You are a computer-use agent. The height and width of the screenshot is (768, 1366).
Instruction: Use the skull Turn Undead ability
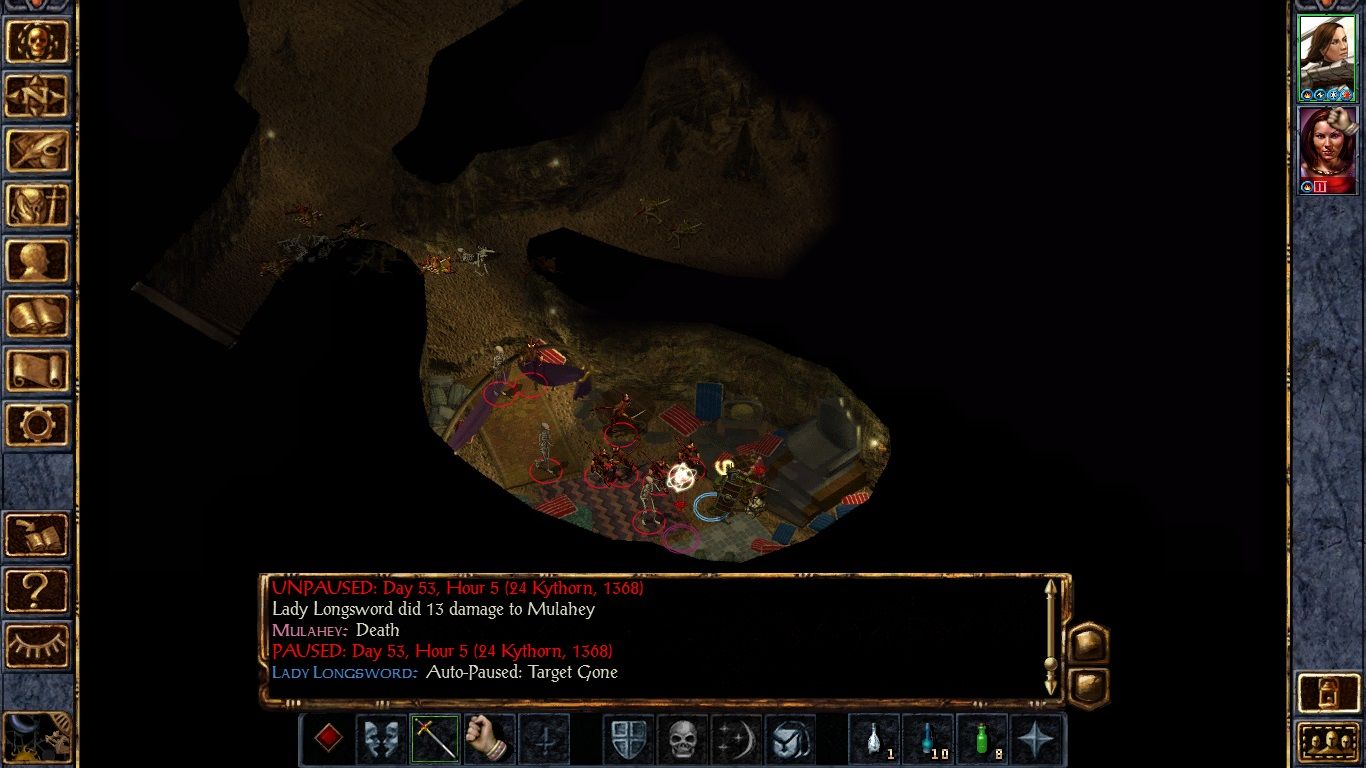(682, 740)
